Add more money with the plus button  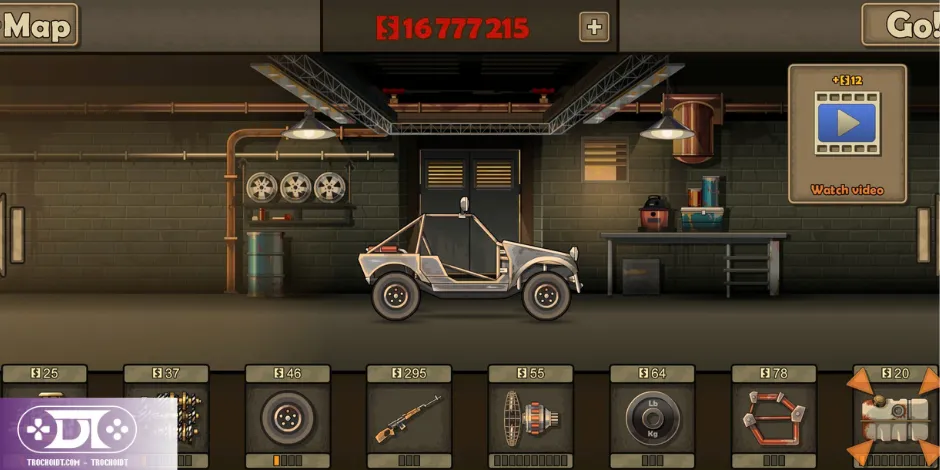(594, 27)
